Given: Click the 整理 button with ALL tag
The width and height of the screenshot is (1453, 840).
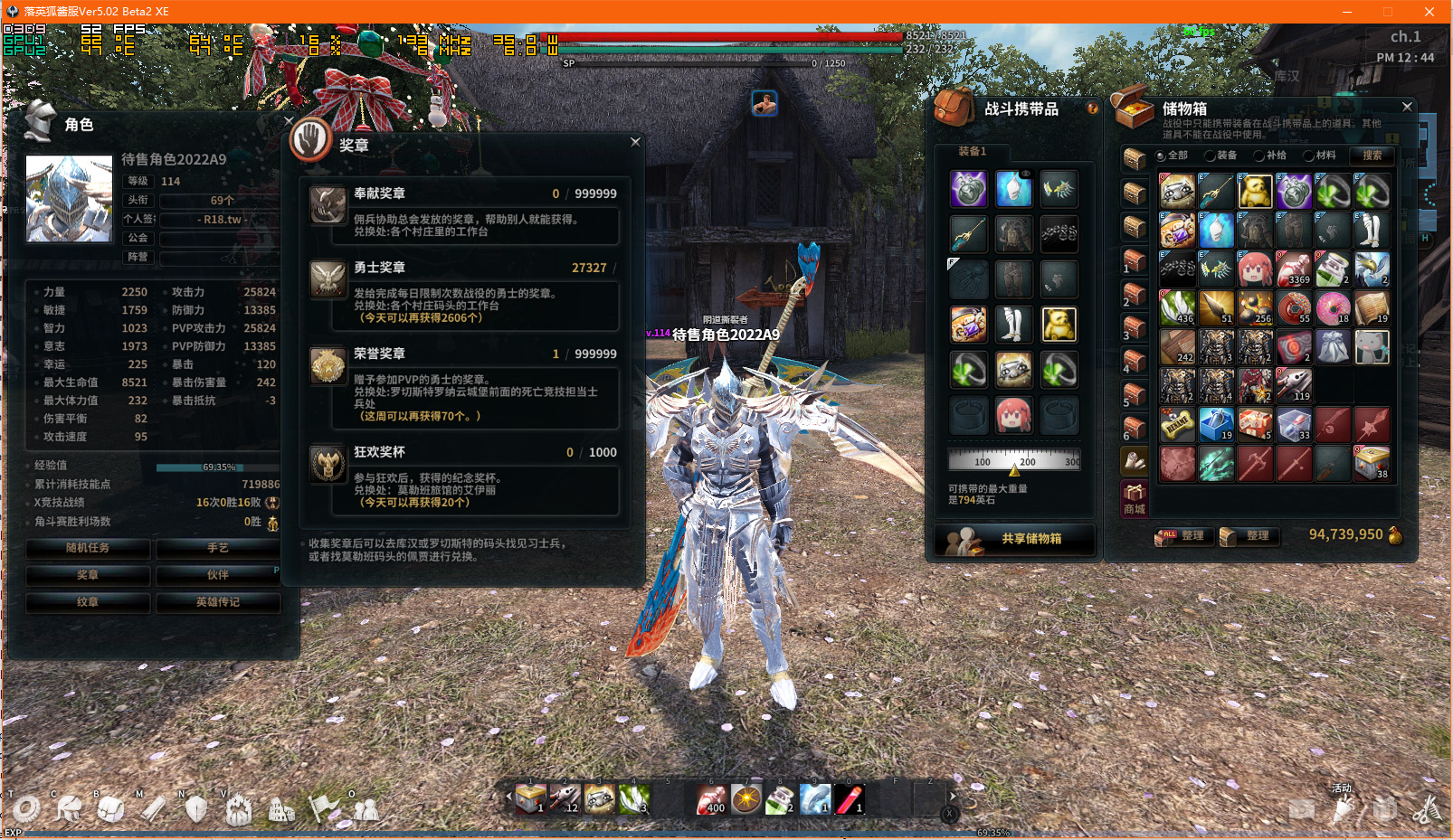Looking at the screenshot, I should coord(1181,536).
